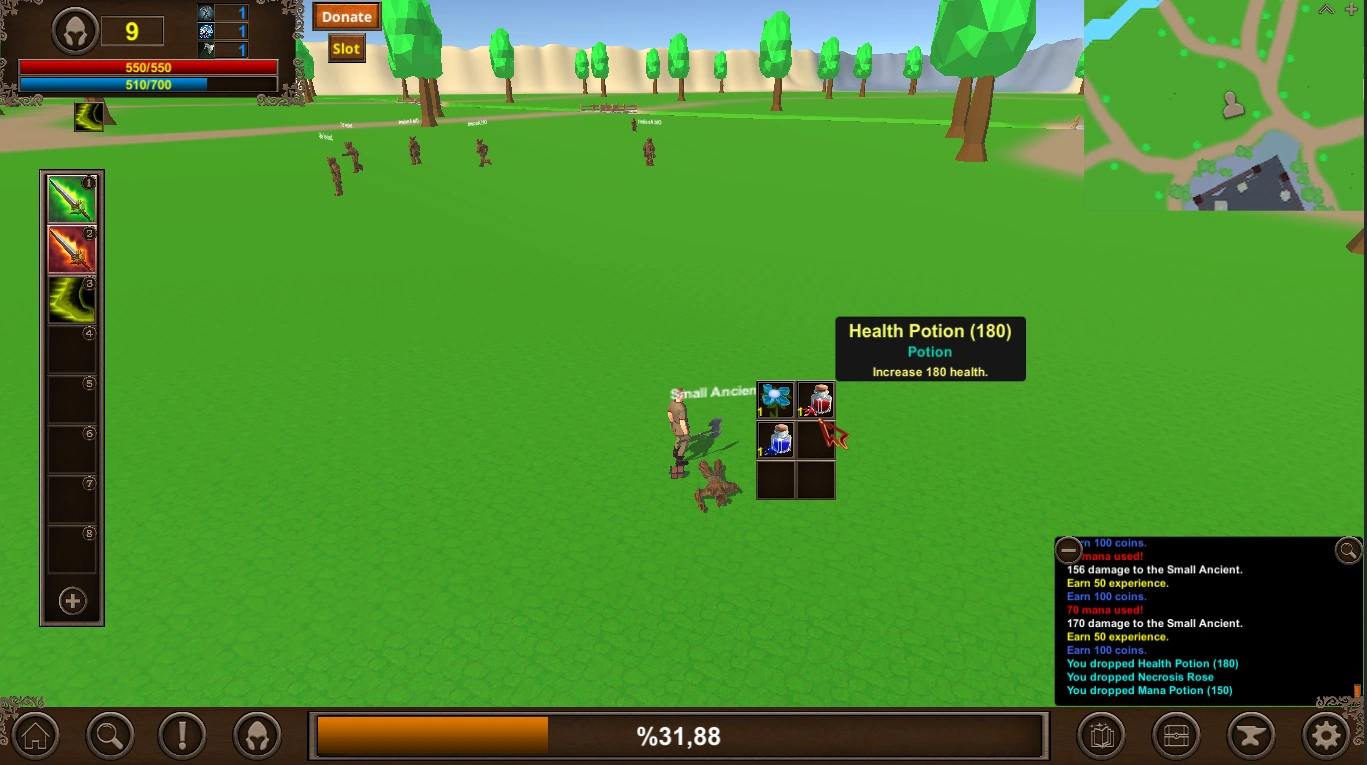The height and width of the screenshot is (765, 1367).
Task: Pick up the Health Potion from the loot
Action: (x=815, y=400)
